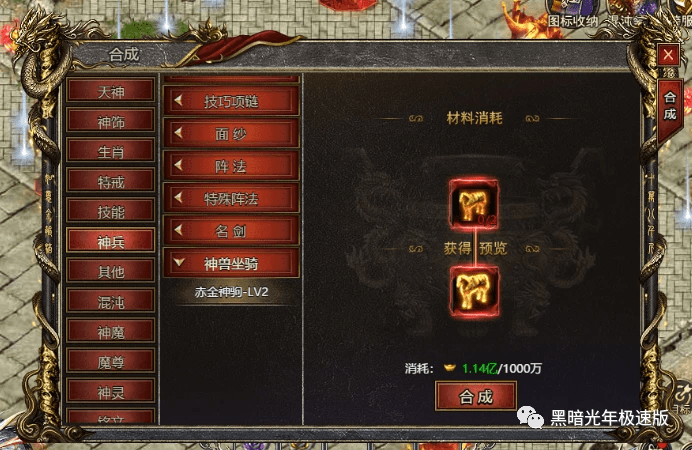Image resolution: width=692 pixels, height=450 pixels.
Task: Close the 合成 window
Action: (668, 57)
